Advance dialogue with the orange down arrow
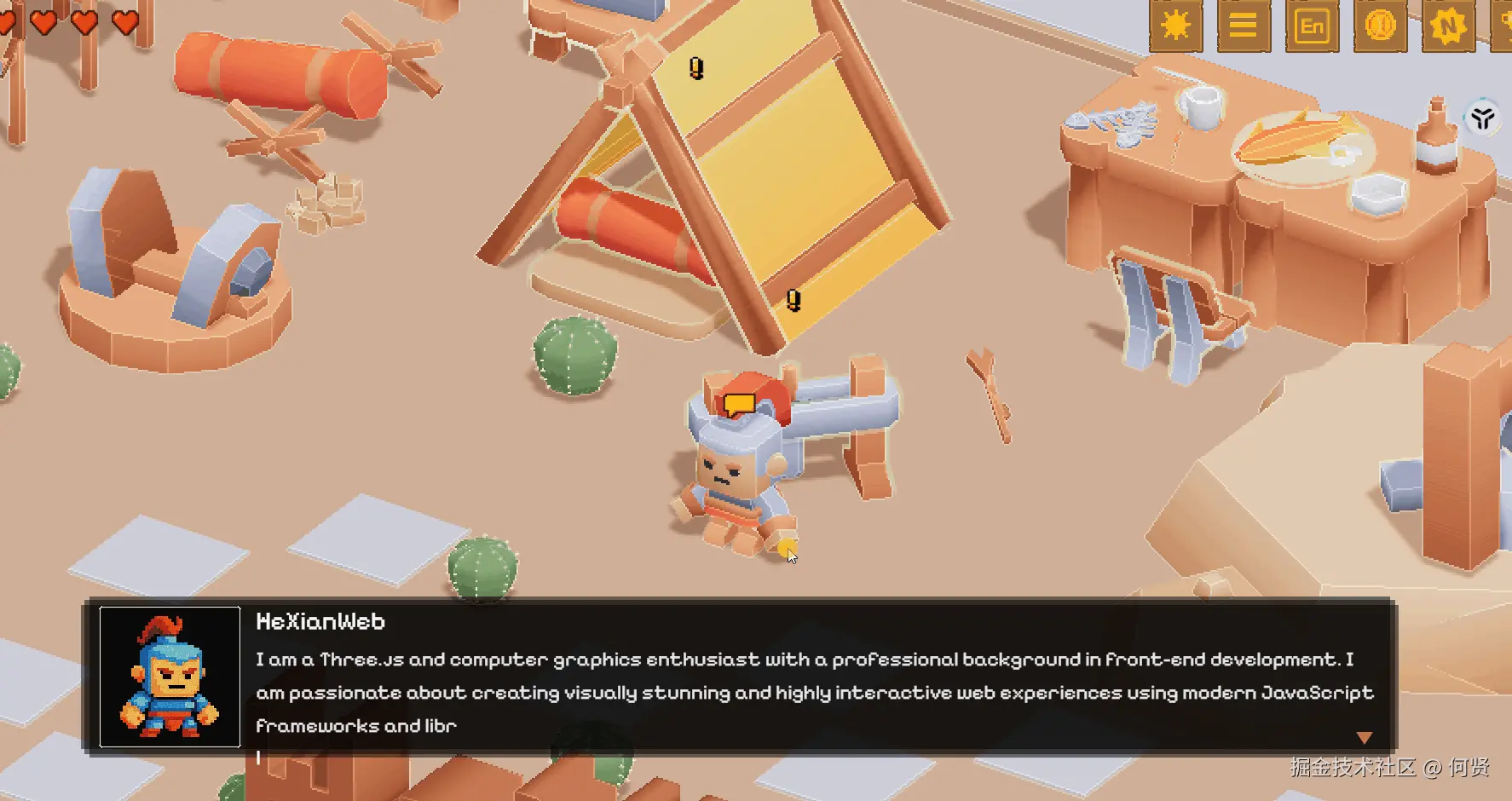The height and width of the screenshot is (801, 1512). tap(1364, 737)
